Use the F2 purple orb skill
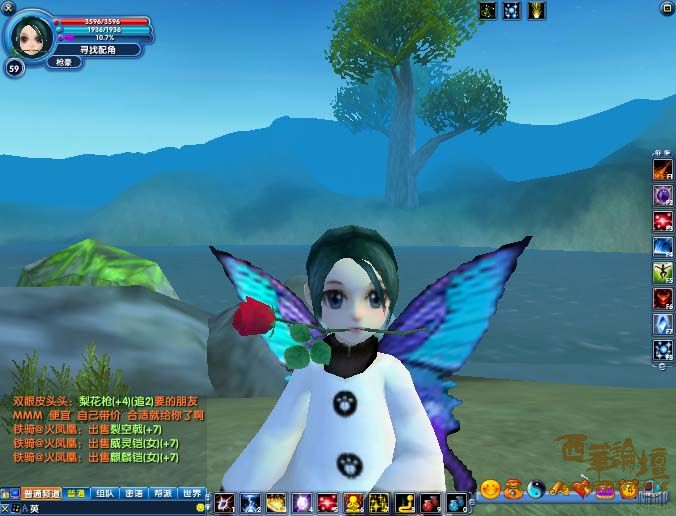 662,194
